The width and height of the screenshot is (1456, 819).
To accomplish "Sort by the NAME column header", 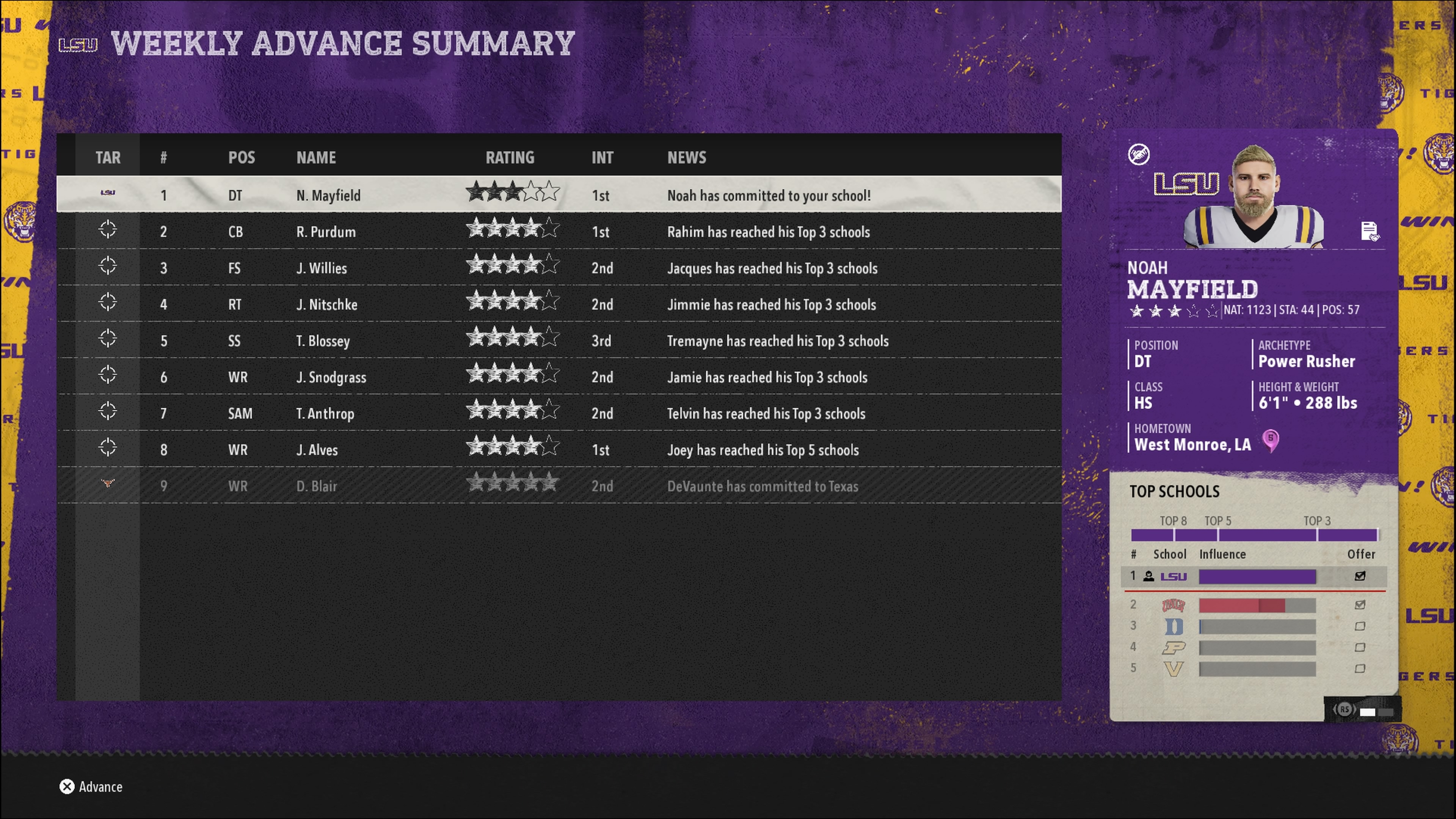I will [x=316, y=158].
